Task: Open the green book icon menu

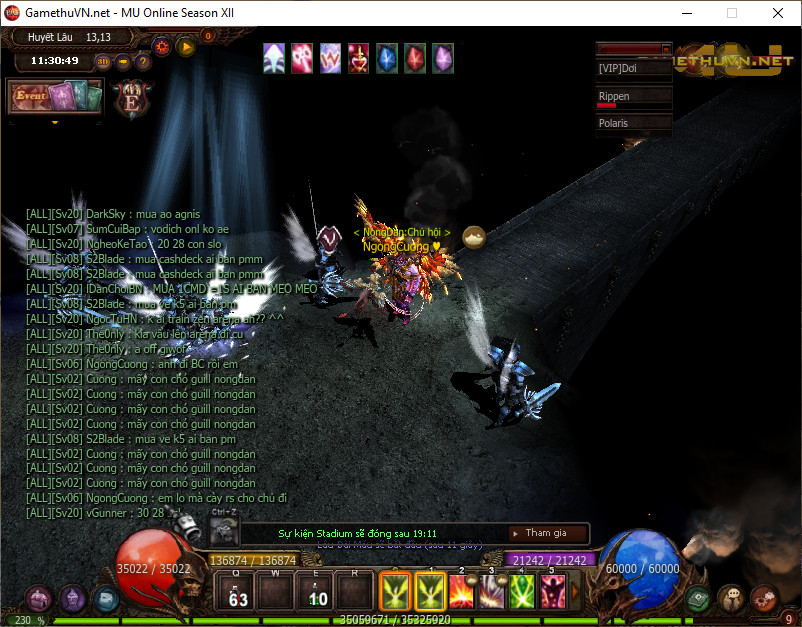Action: coord(699,598)
